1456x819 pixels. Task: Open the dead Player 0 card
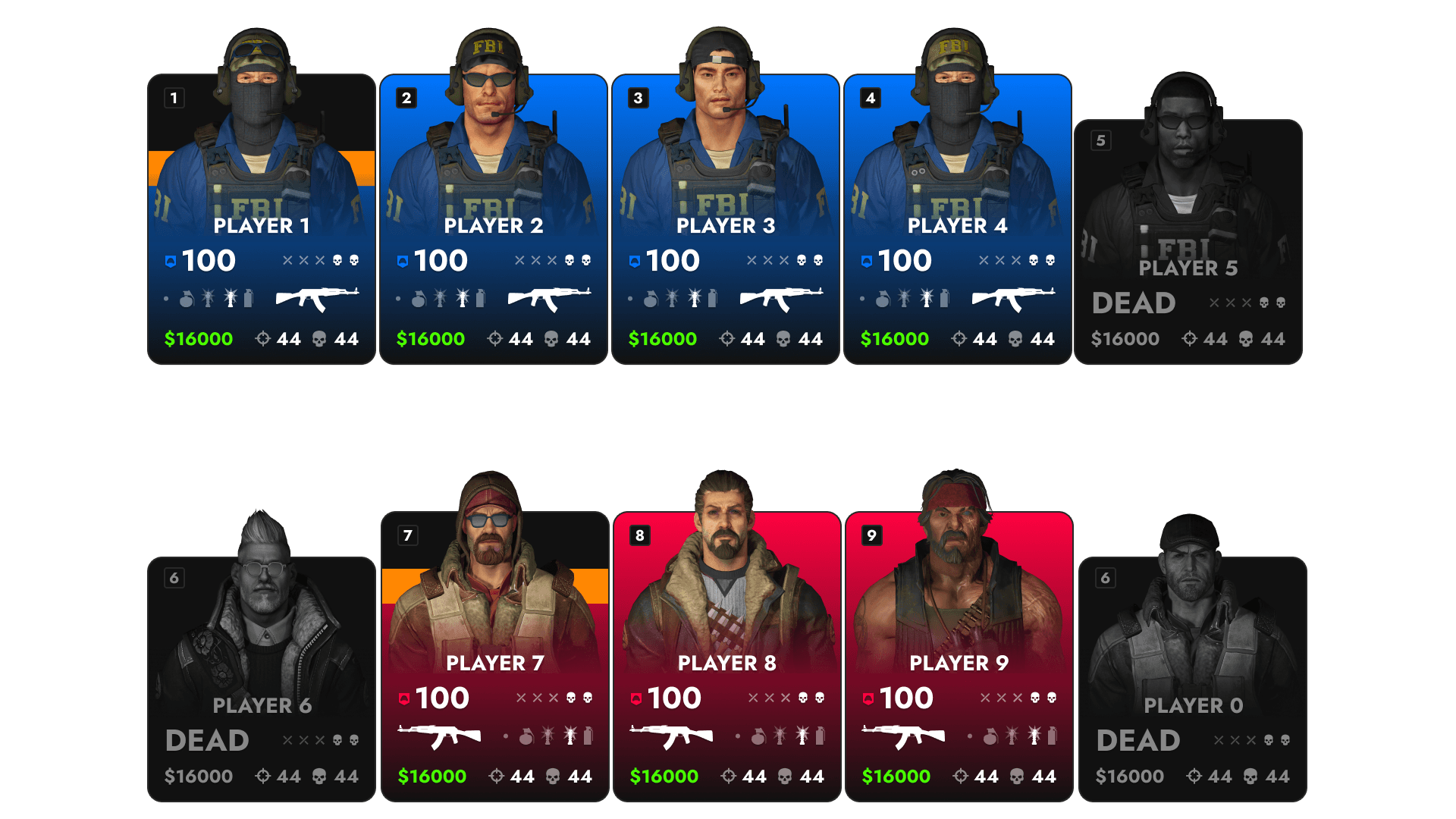tap(1193, 679)
